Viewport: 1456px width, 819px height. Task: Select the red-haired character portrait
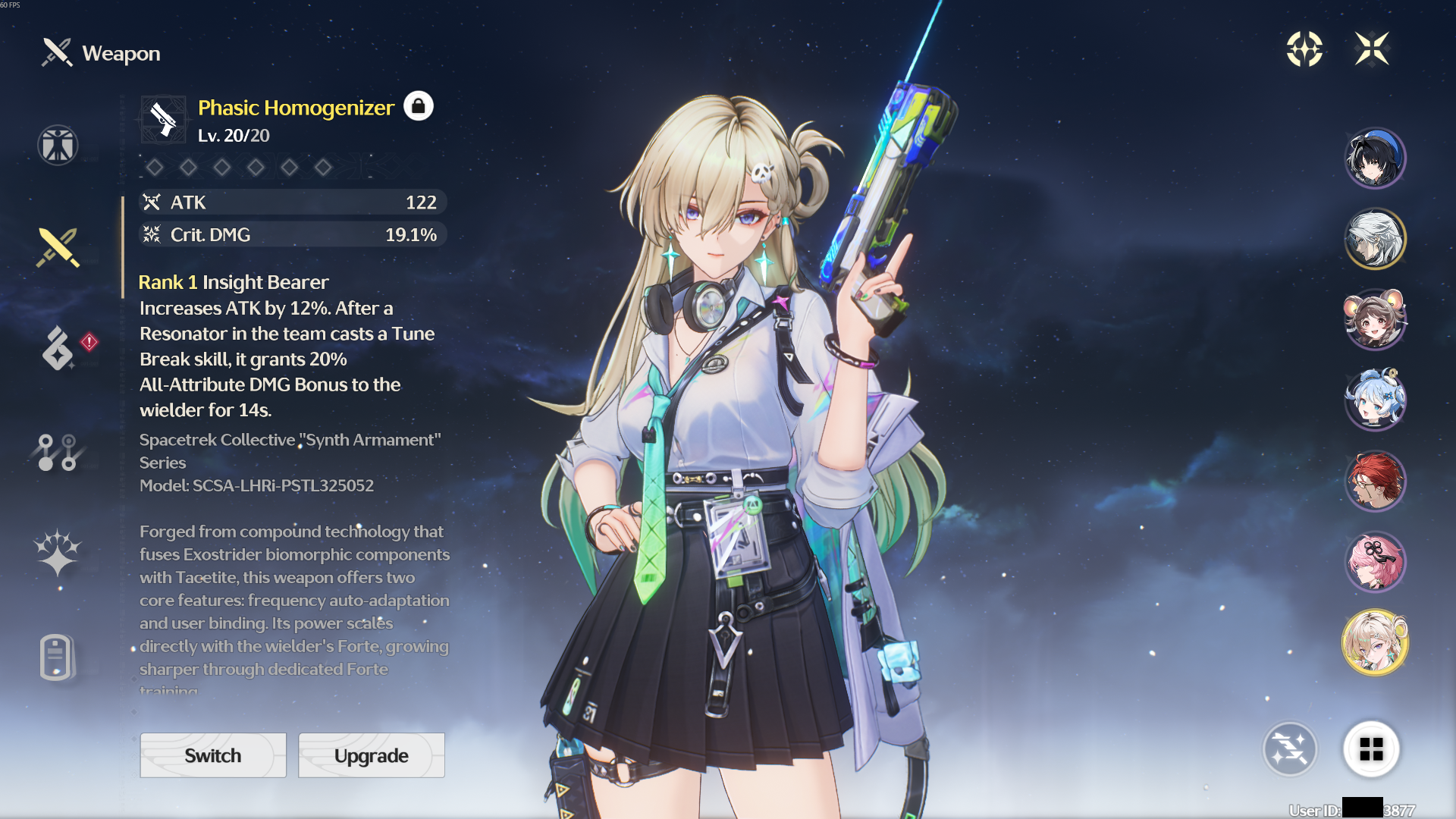[x=1375, y=481]
